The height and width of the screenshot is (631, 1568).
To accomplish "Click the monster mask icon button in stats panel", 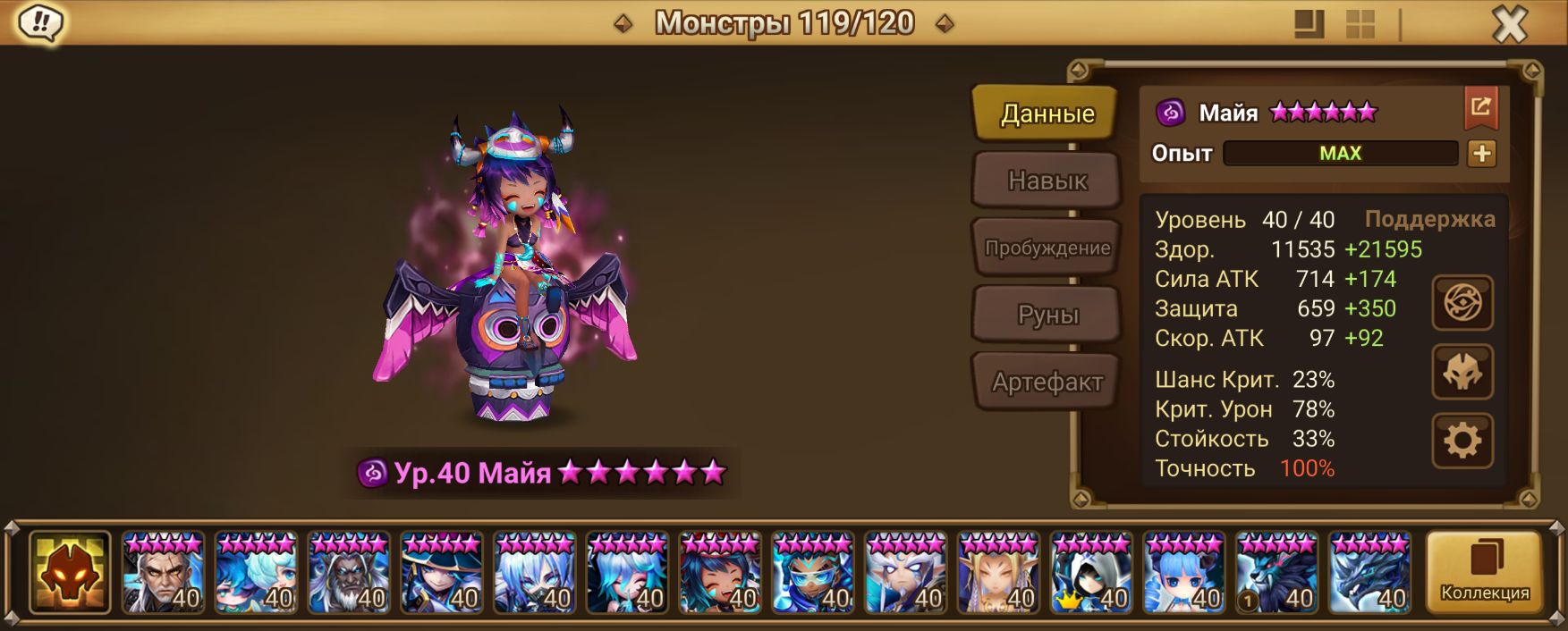I will coord(1462,372).
